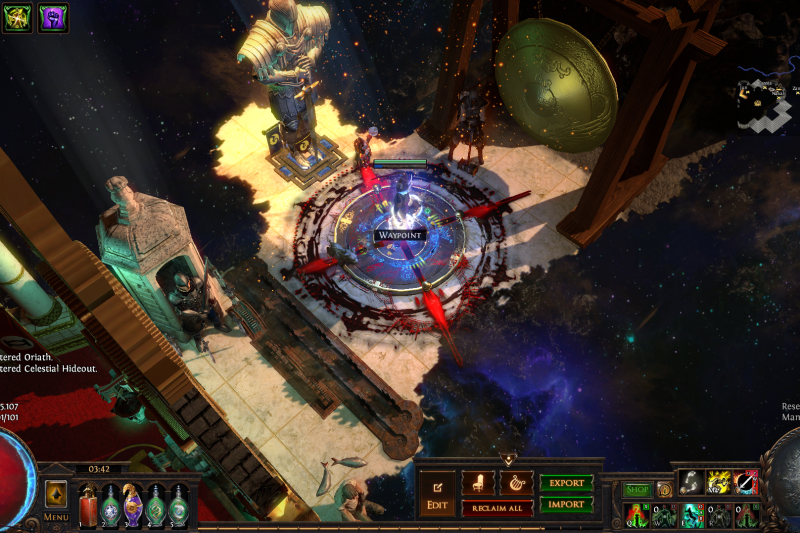Use the purple flask with gold stopper
The image size is (800, 533).
[133, 504]
